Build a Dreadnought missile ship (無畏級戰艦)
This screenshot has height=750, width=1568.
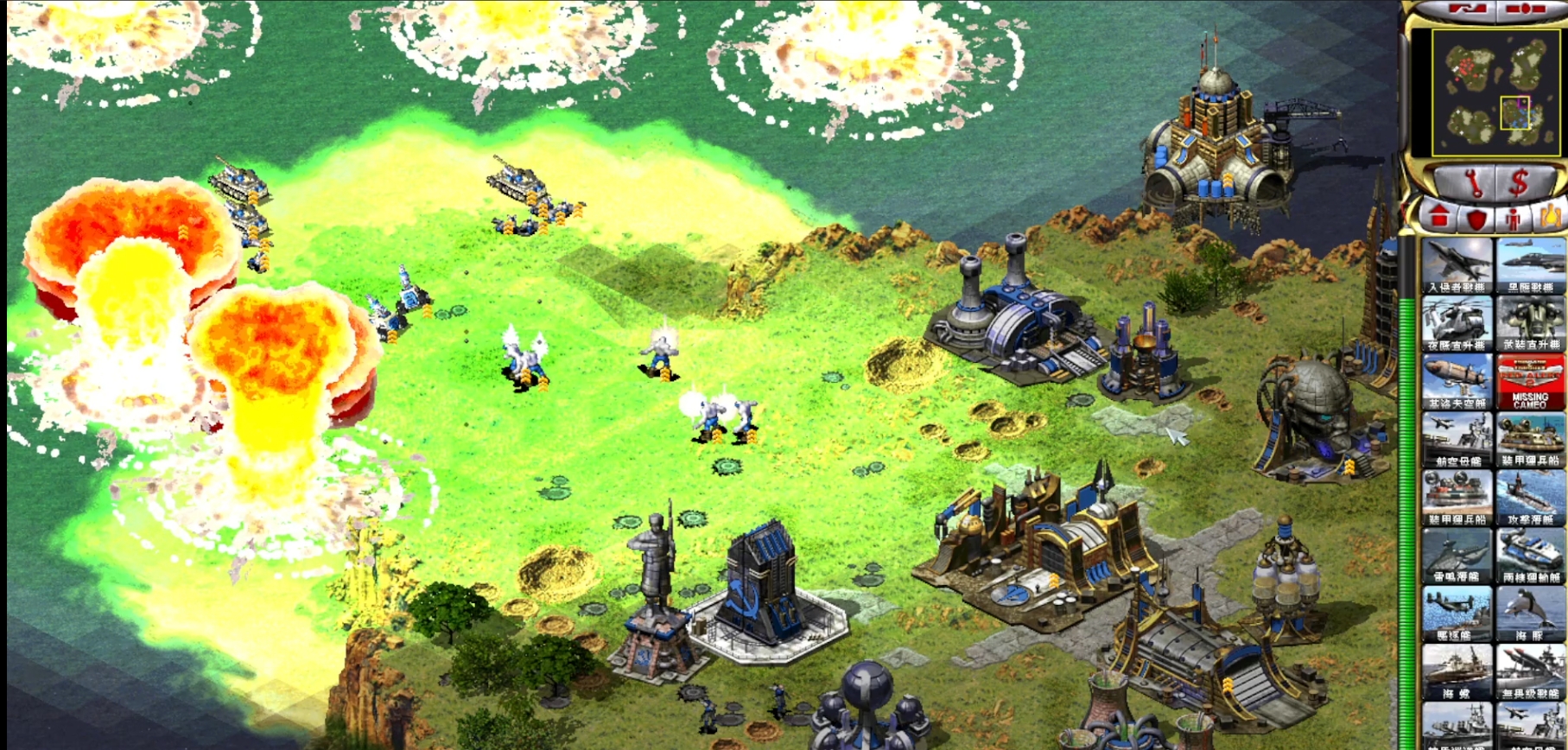pyautogui.click(x=1531, y=671)
